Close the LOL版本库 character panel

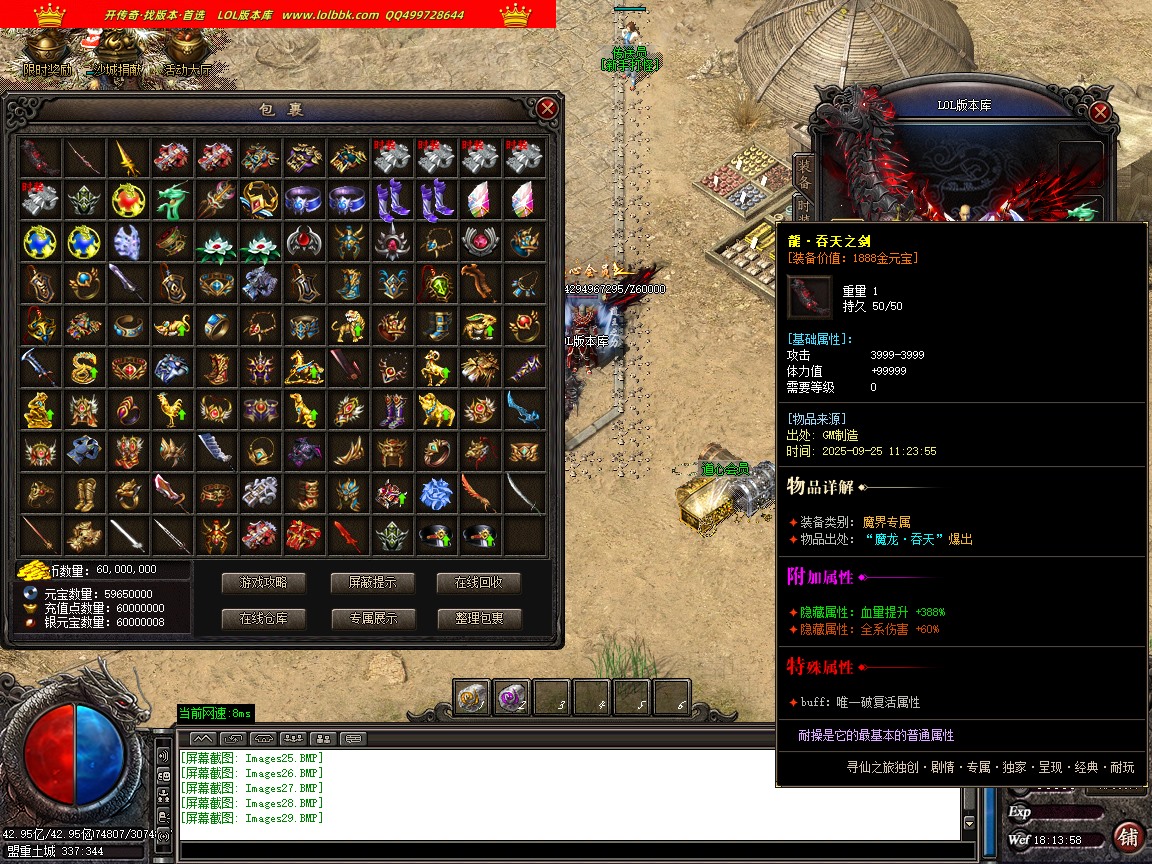coord(1100,112)
